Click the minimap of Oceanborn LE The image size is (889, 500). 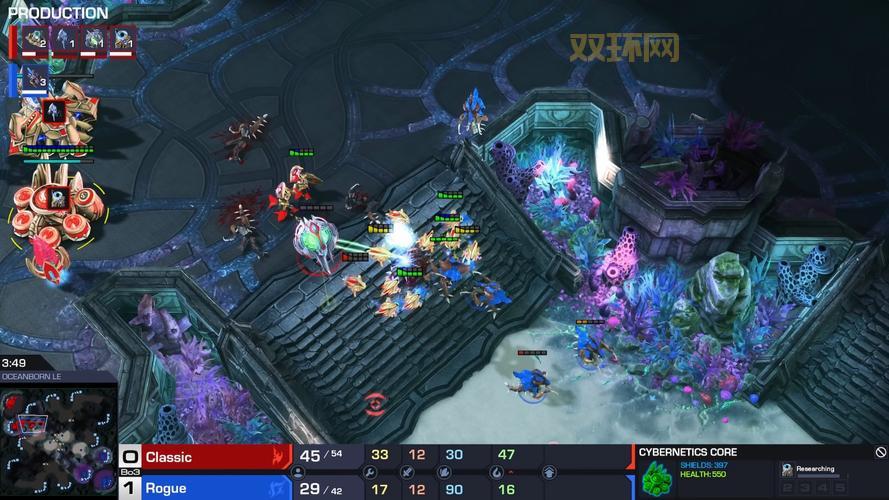(x=58, y=440)
